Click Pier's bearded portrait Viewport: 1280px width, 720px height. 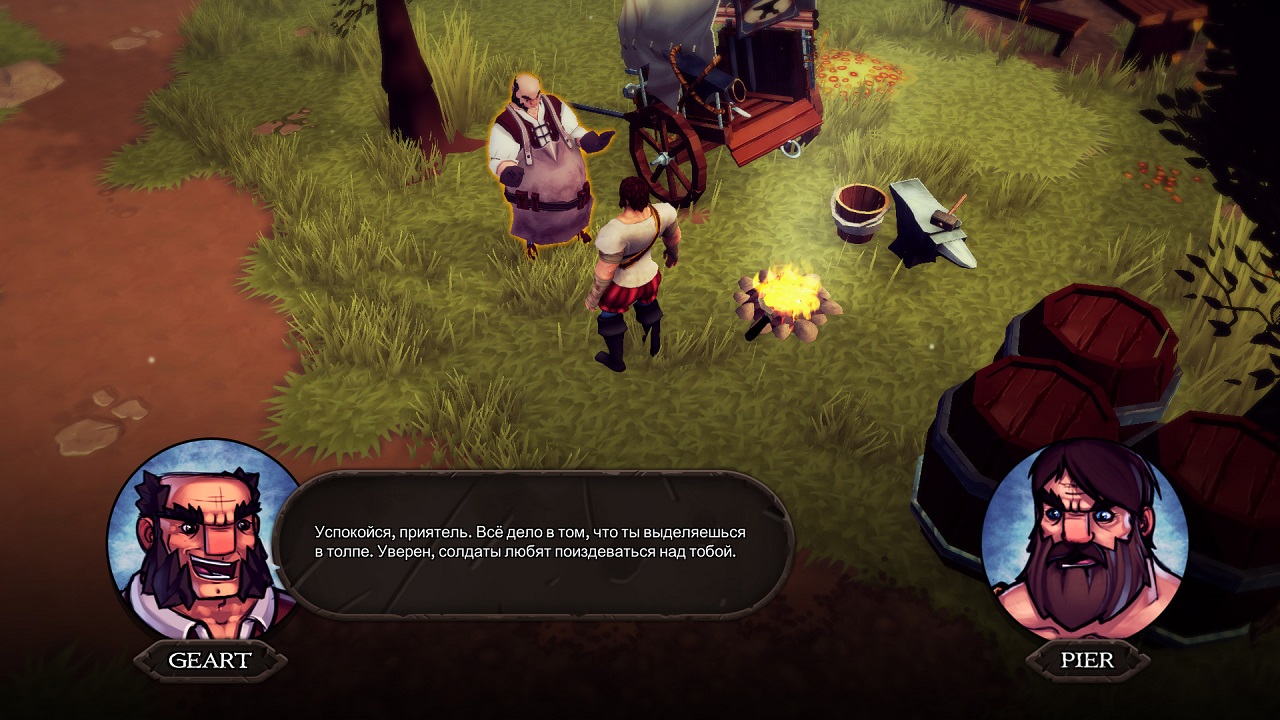1085,541
